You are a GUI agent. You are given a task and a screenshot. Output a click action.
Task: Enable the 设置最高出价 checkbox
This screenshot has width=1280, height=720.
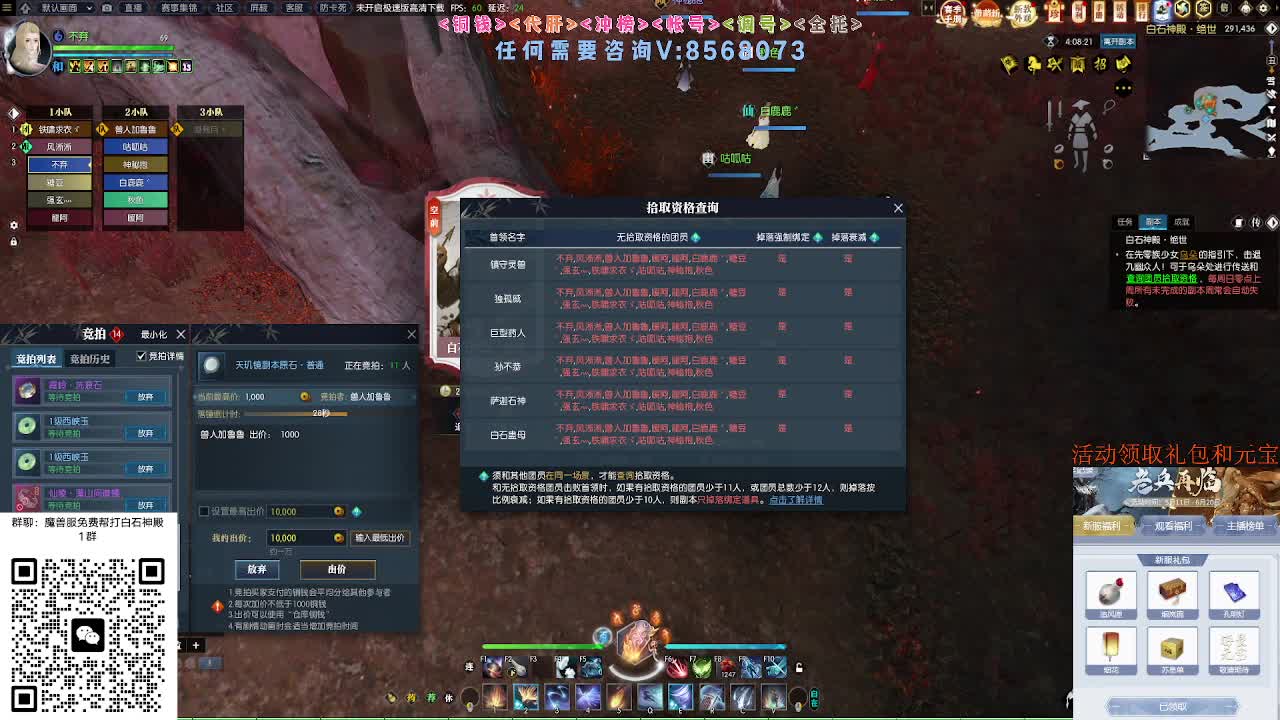coord(203,512)
